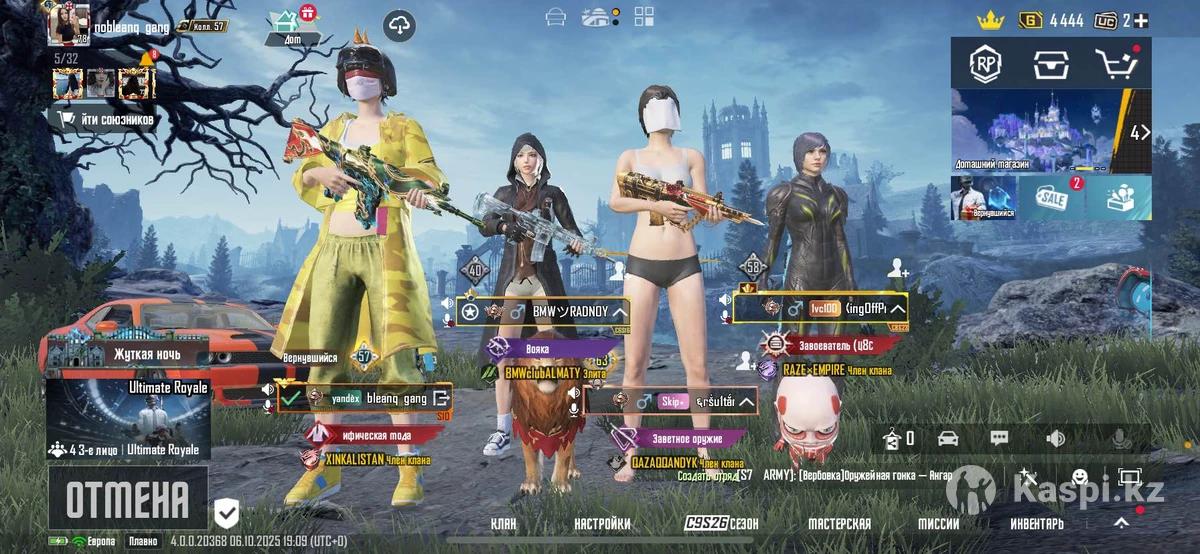This screenshot has height=554, width=1200.
Task: Open the crate chest icon
Action: pyautogui.click(x=1050, y=64)
